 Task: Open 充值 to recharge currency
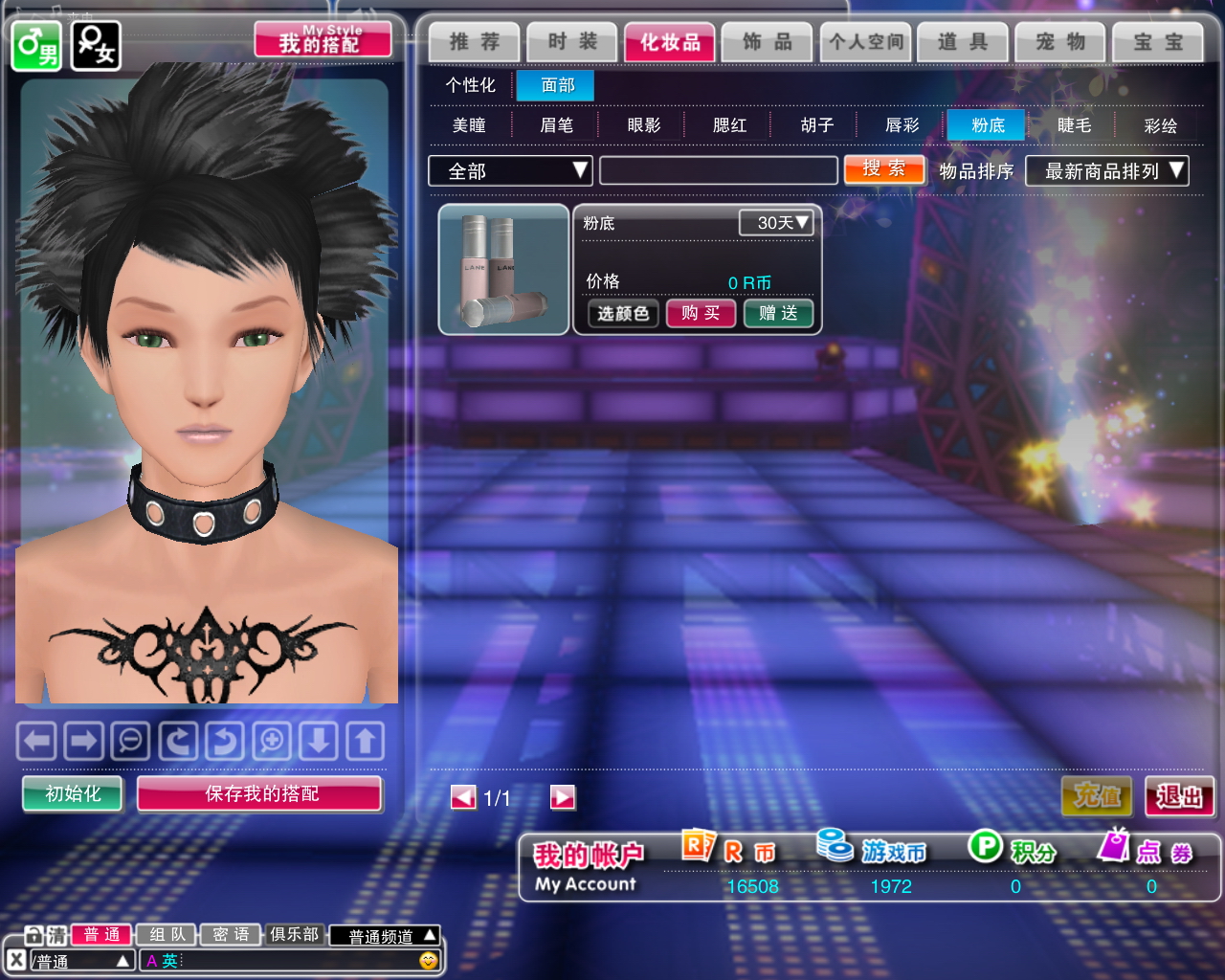click(1097, 795)
